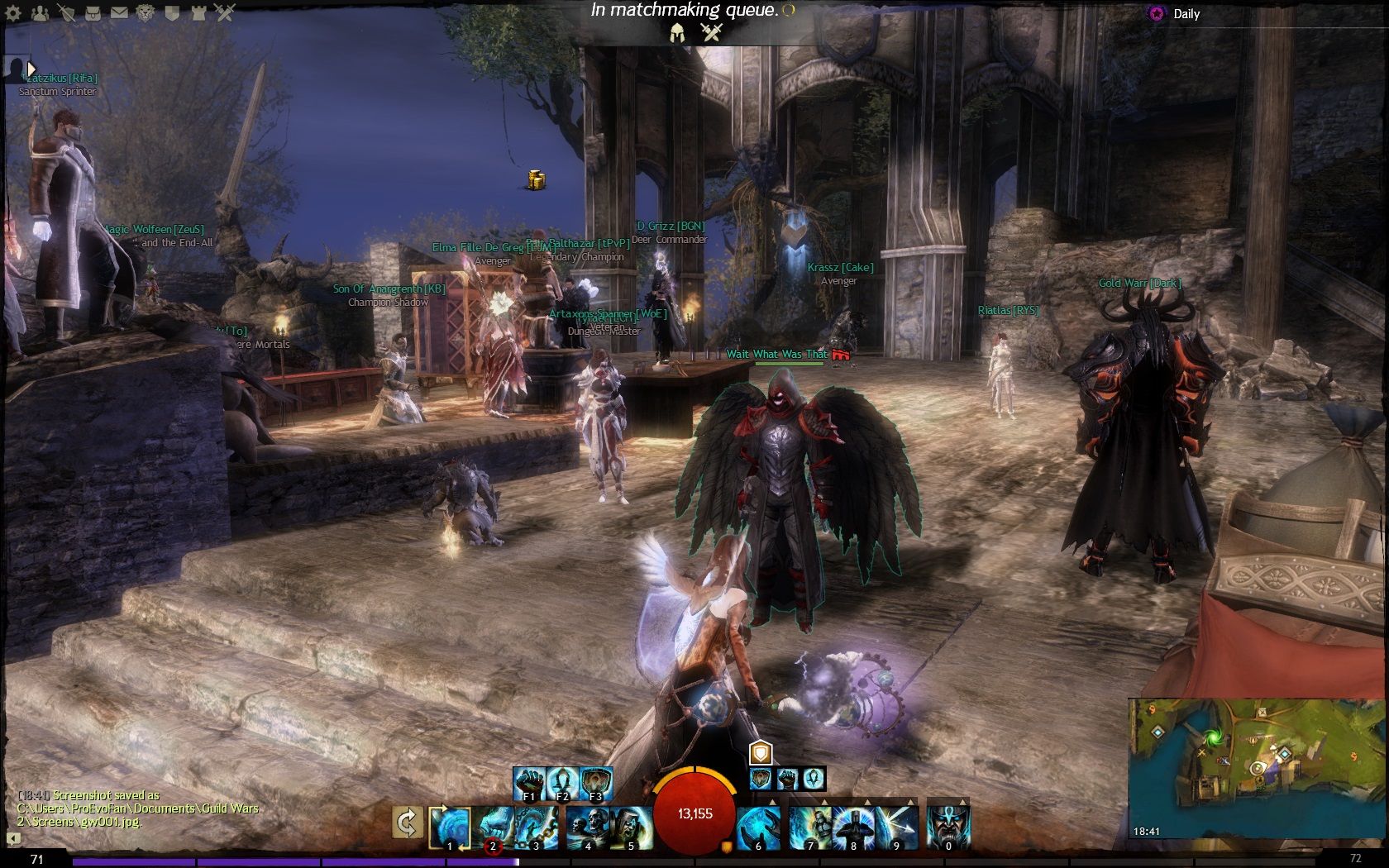Click the weapon swap button

click(x=407, y=823)
